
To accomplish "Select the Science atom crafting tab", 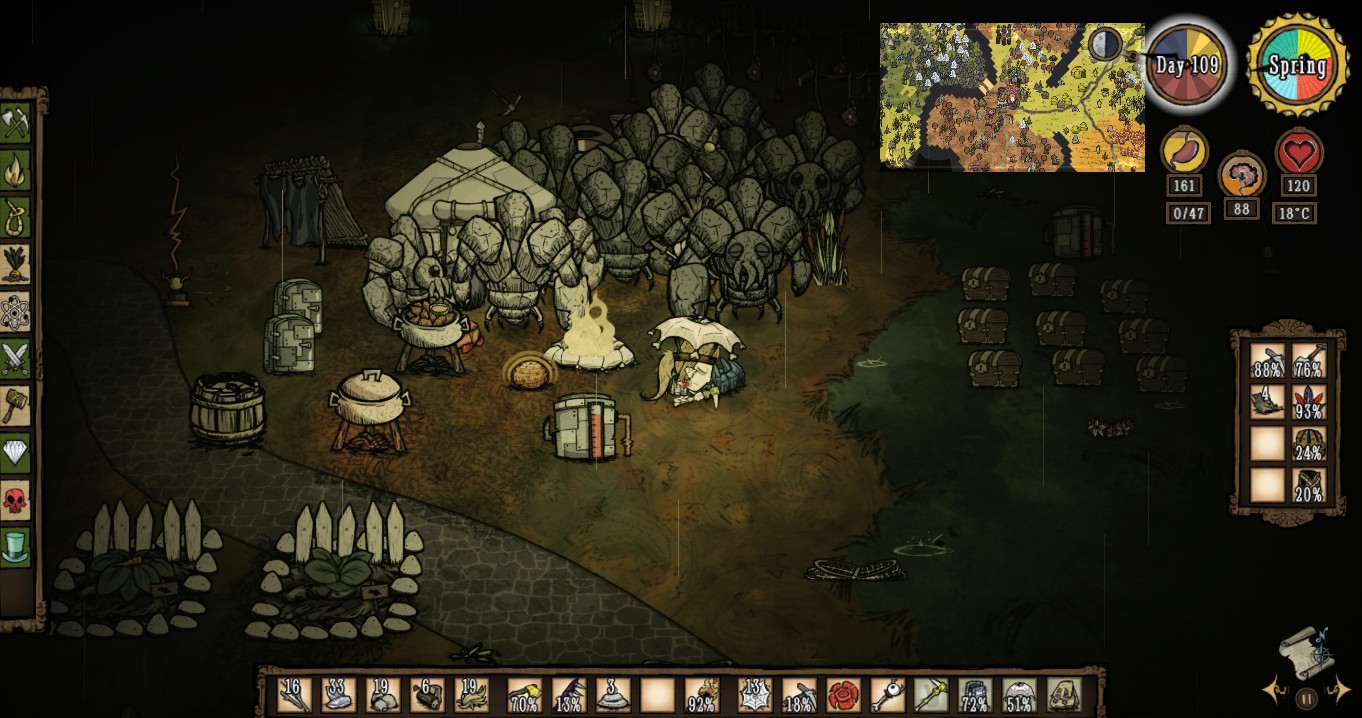I will point(15,312).
